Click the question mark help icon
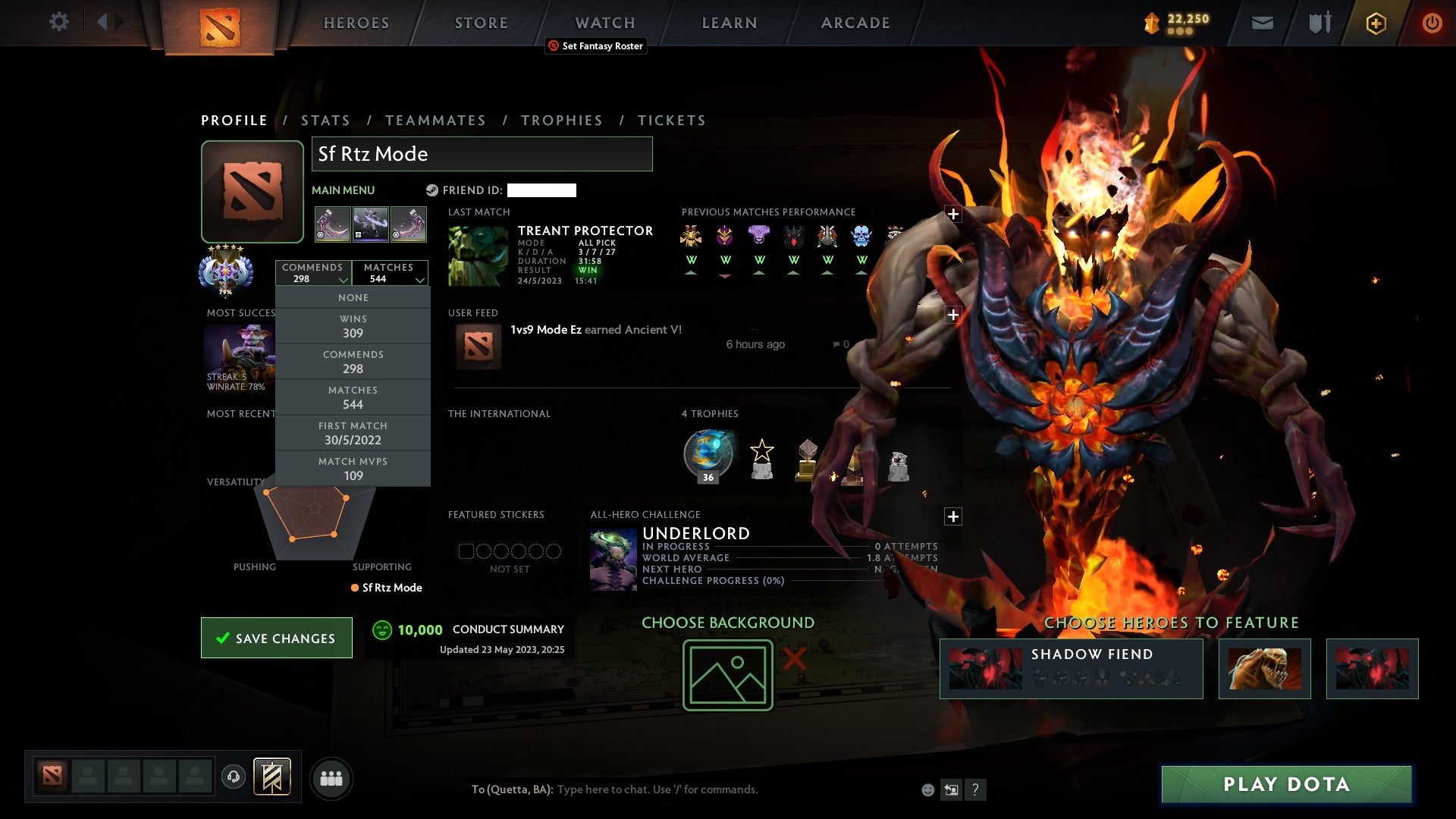This screenshot has height=819, width=1456. tap(976, 789)
